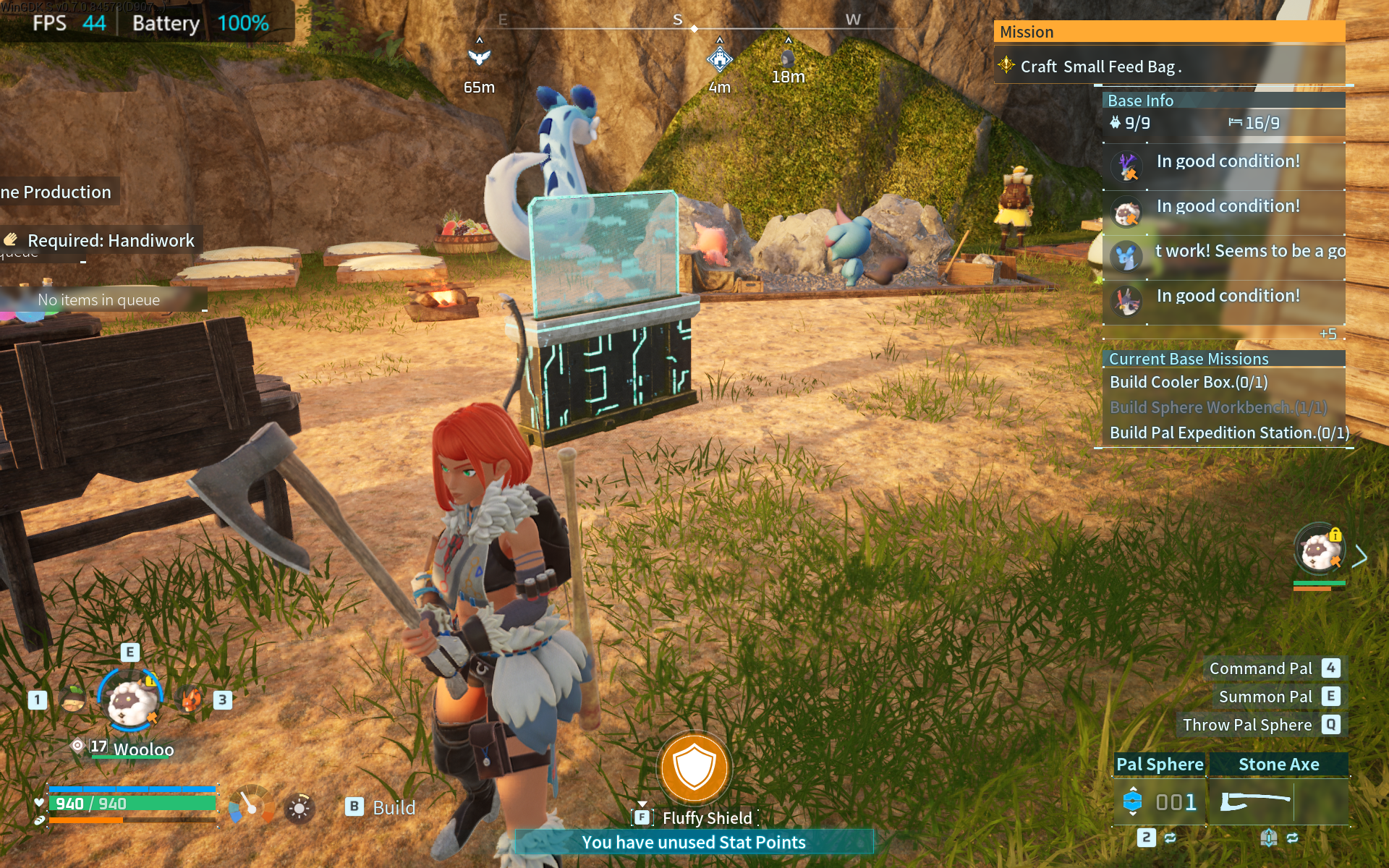Choose the Wooloo party portrait
Viewport: 1389px width, 868px height.
[x=131, y=700]
